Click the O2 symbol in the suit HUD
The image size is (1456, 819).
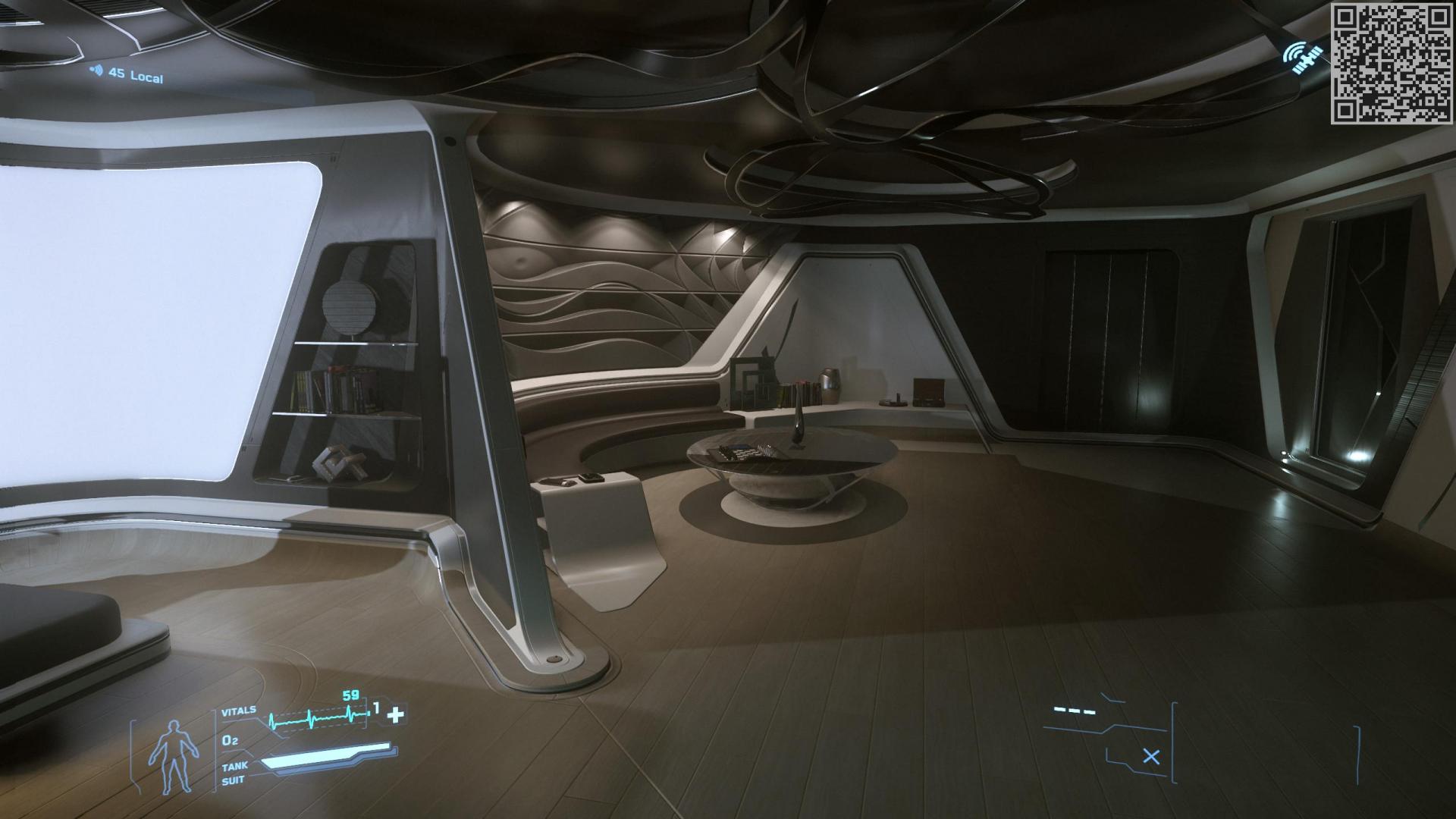[231, 741]
